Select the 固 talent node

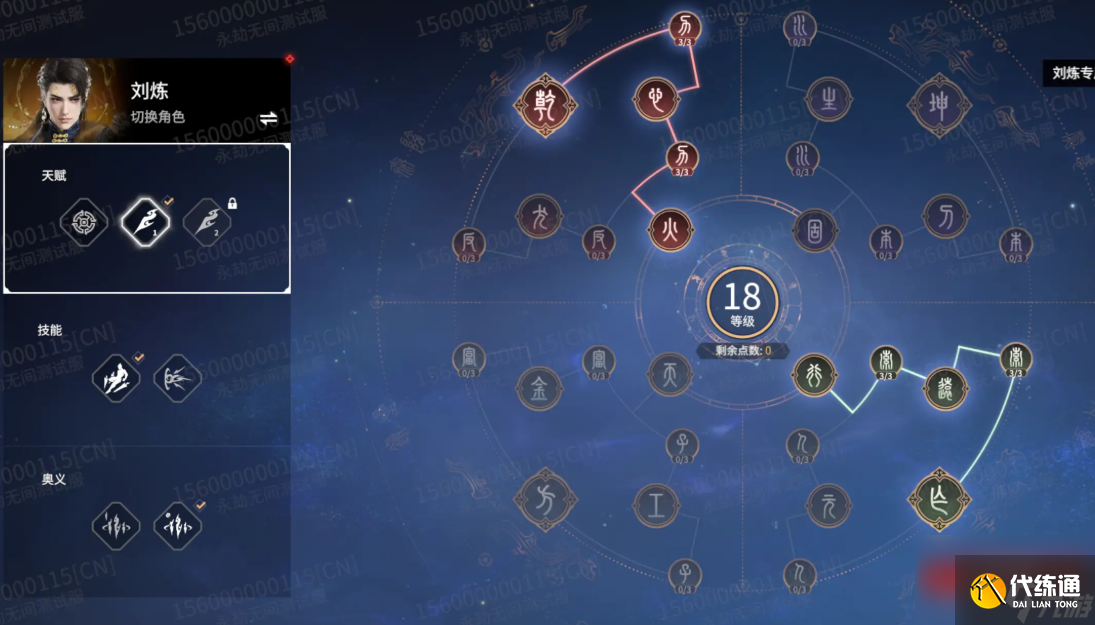814,230
